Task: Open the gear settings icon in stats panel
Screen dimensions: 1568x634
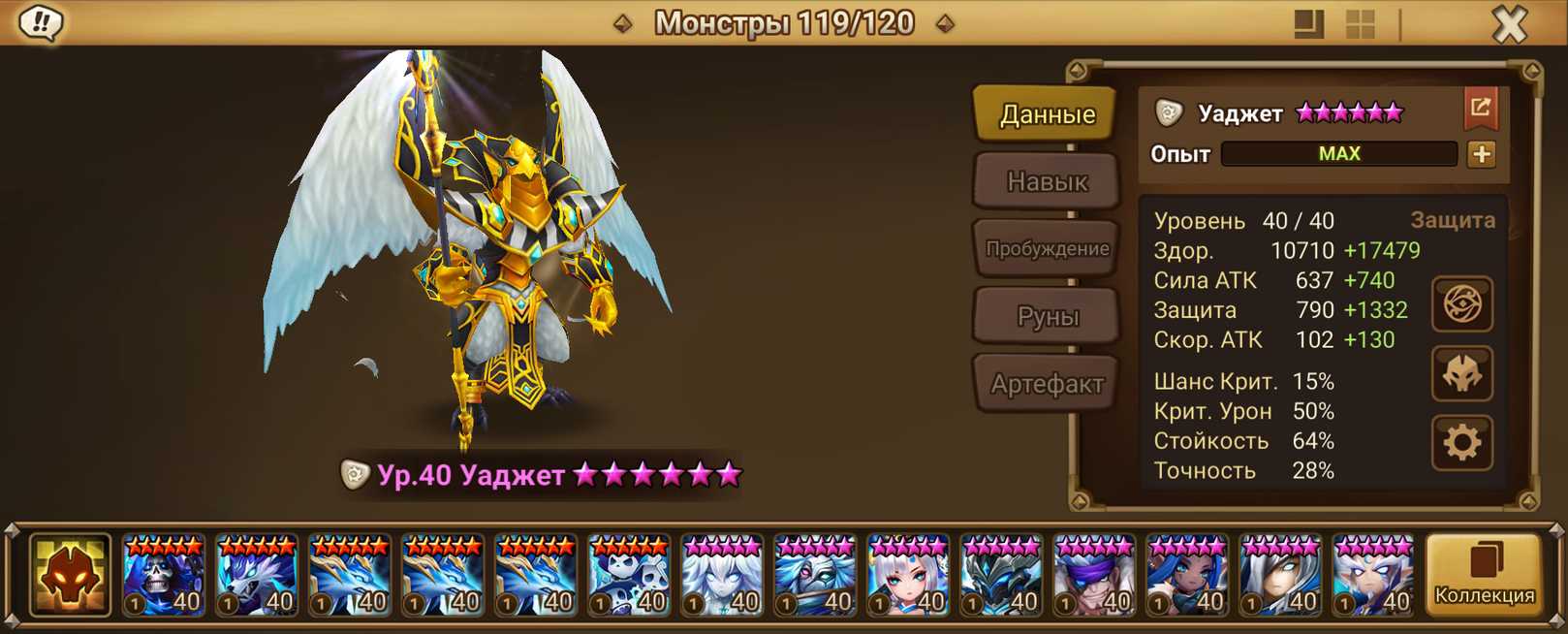Action: click(1461, 443)
